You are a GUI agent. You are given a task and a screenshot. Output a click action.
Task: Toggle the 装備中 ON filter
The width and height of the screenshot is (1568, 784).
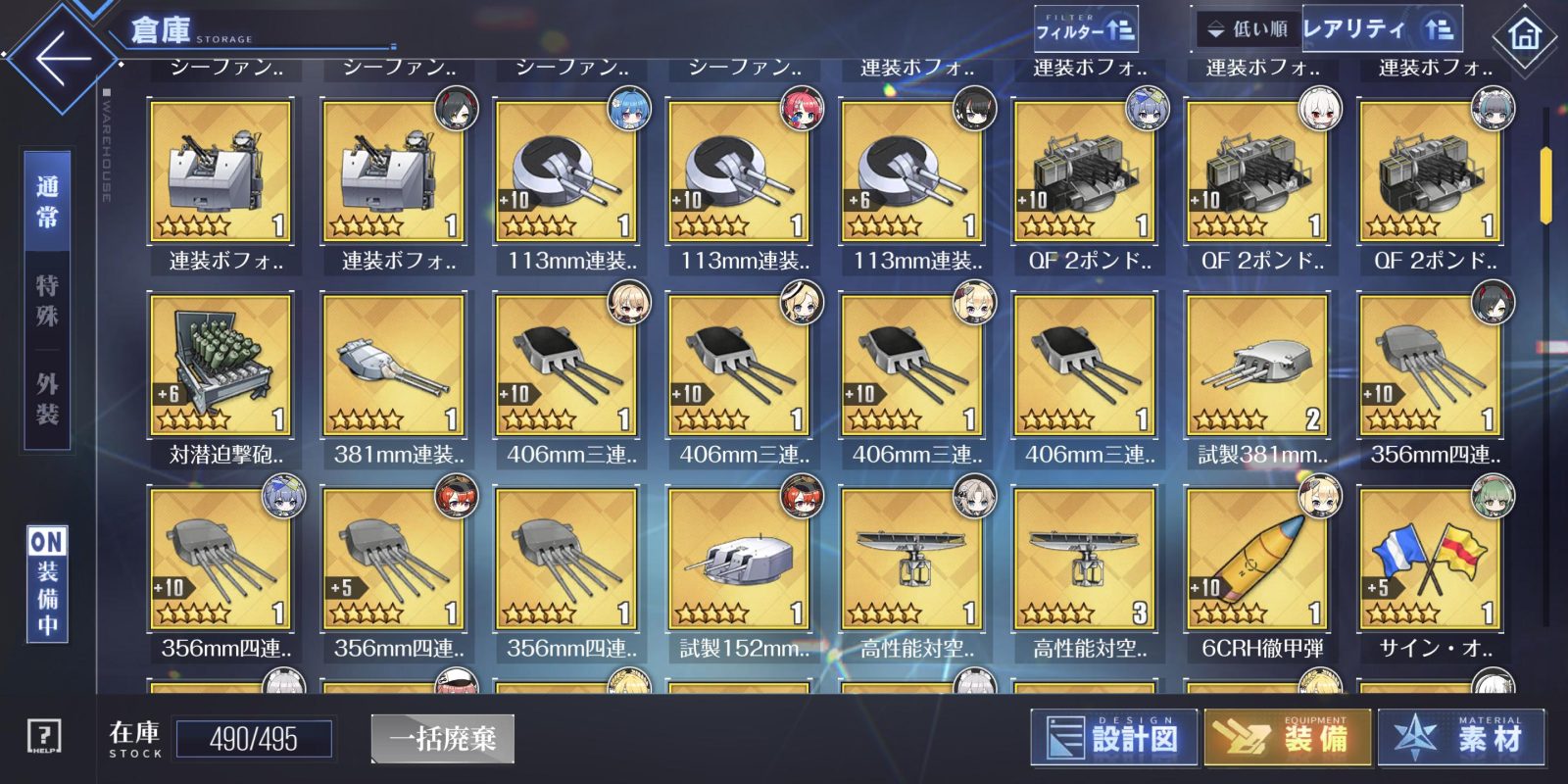pos(47,584)
